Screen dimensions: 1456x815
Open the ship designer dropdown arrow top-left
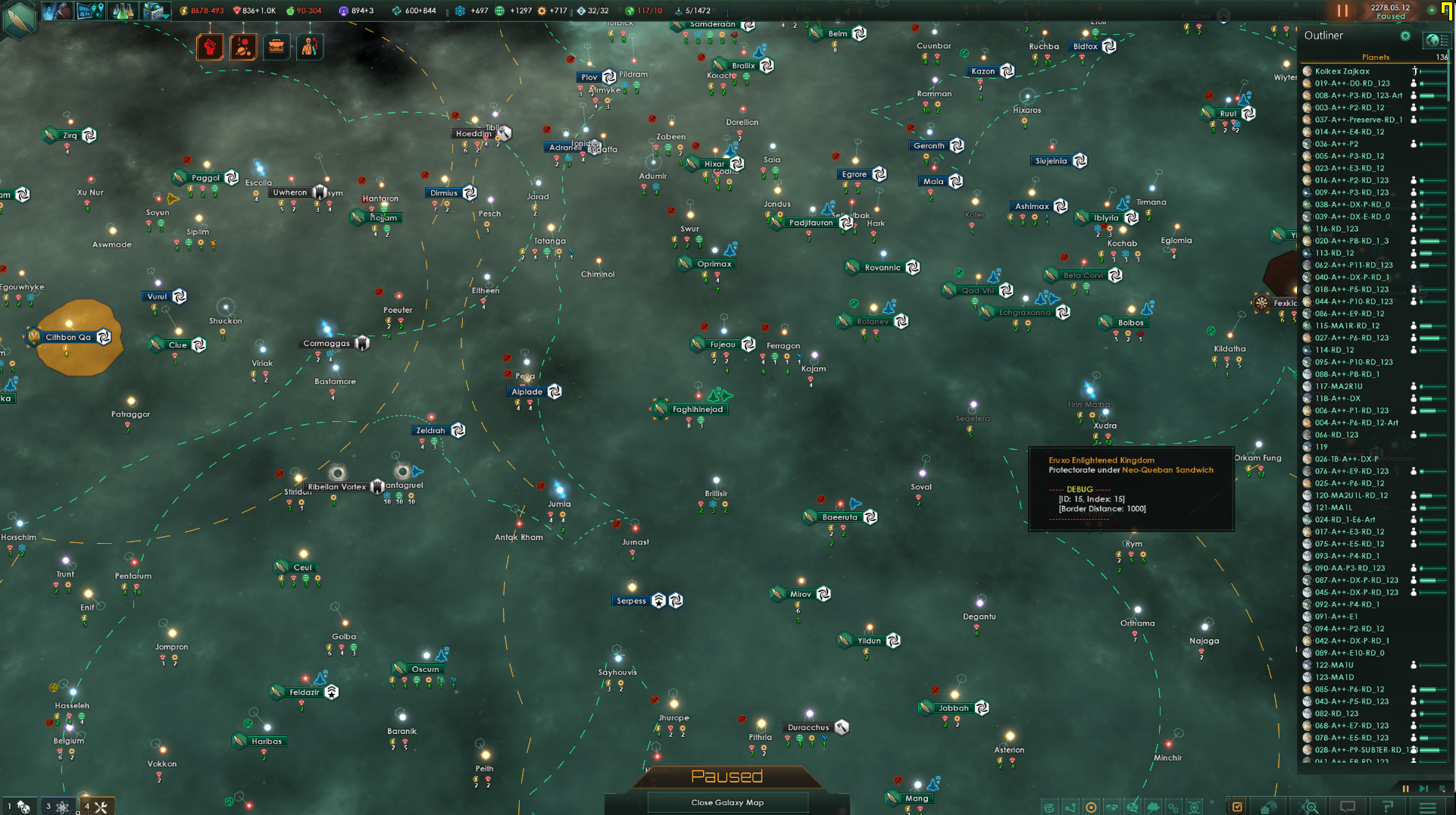point(165,17)
